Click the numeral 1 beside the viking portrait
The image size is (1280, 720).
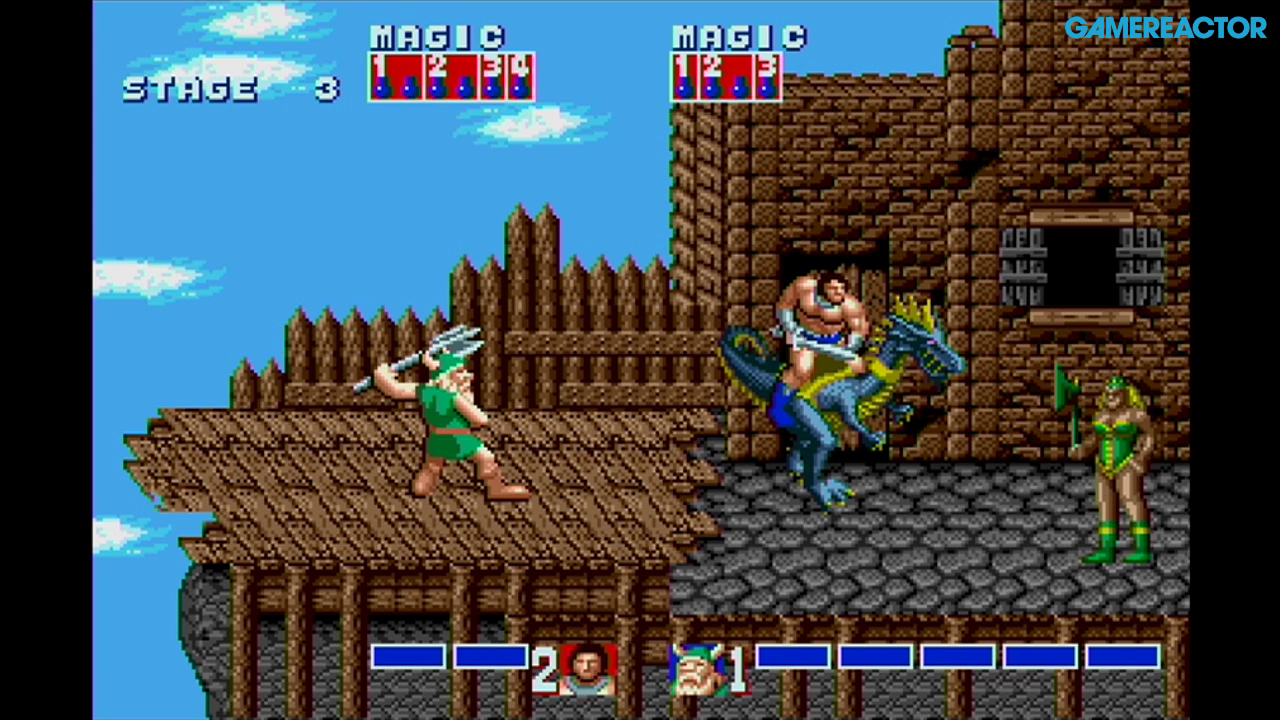click(x=740, y=668)
